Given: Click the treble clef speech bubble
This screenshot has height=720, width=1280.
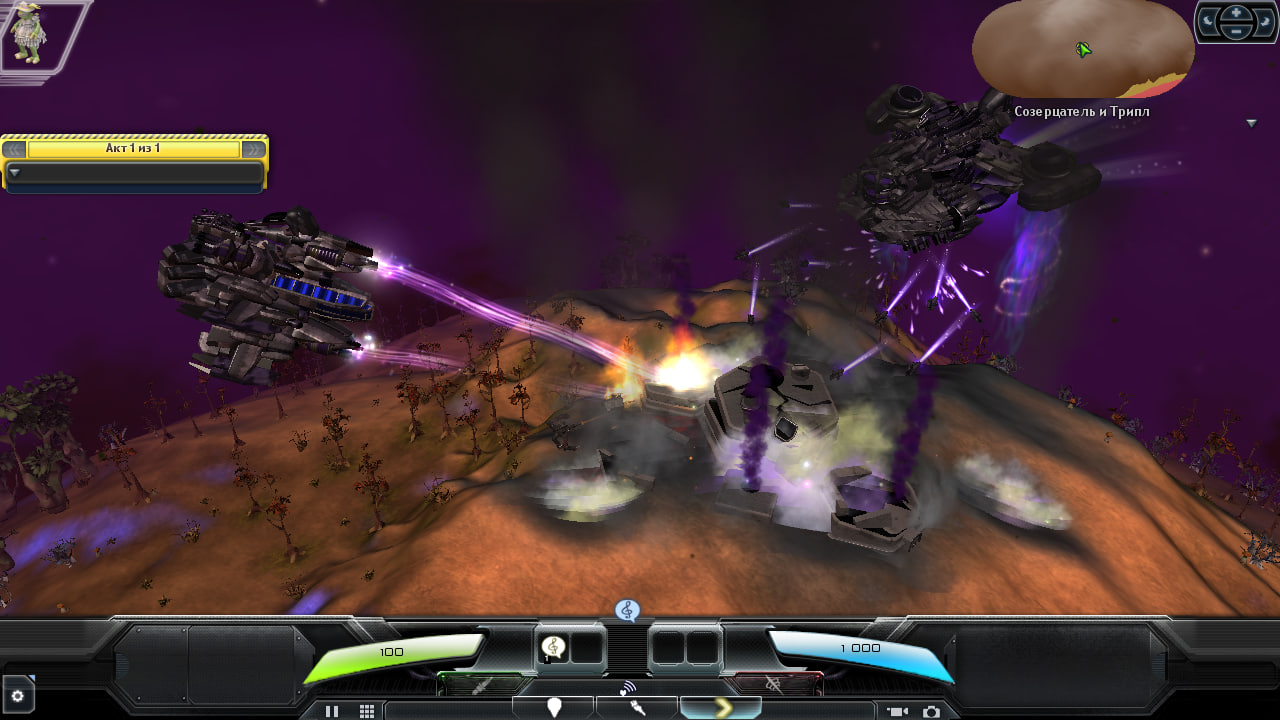Looking at the screenshot, I should pyautogui.click(x=627, y=609).
